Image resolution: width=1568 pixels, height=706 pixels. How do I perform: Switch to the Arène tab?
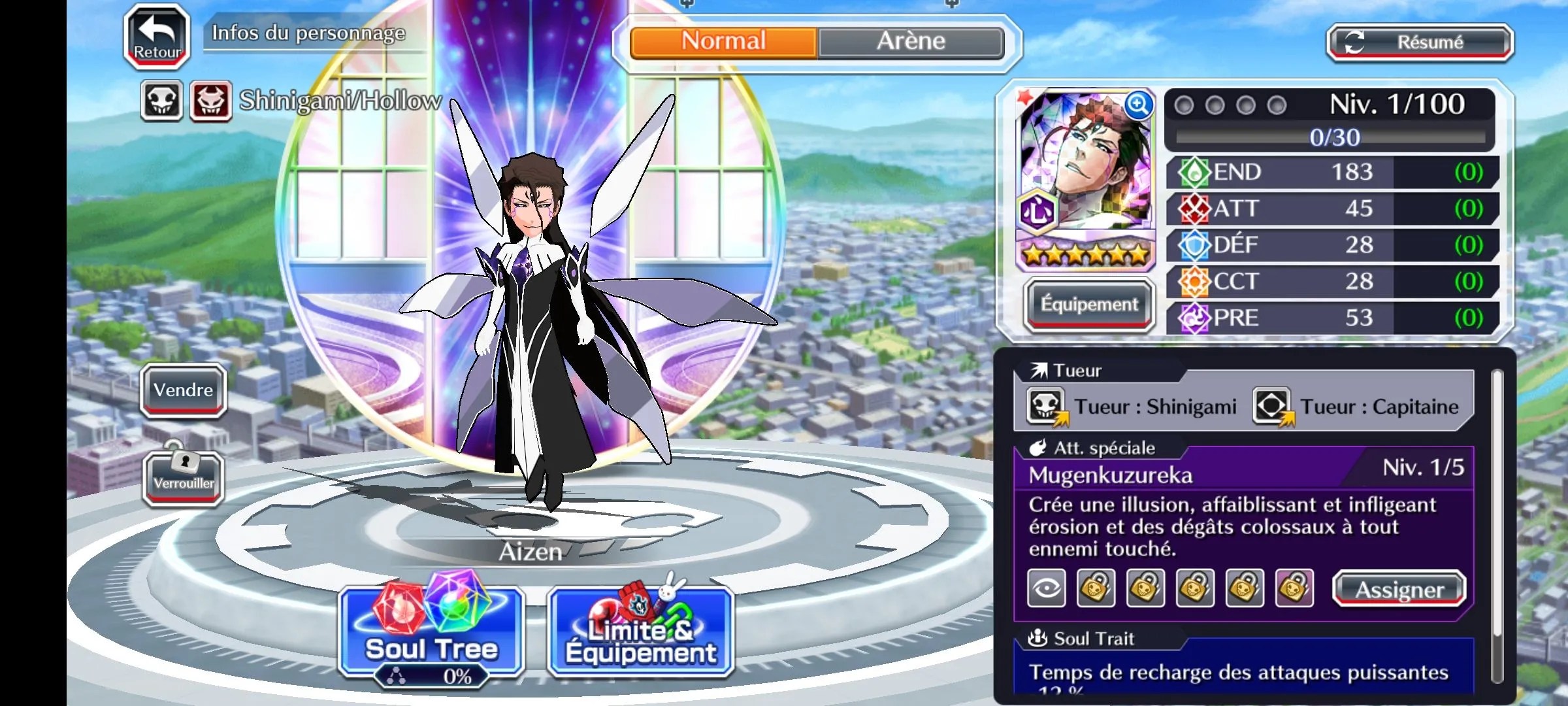click(x=911, y=42)
